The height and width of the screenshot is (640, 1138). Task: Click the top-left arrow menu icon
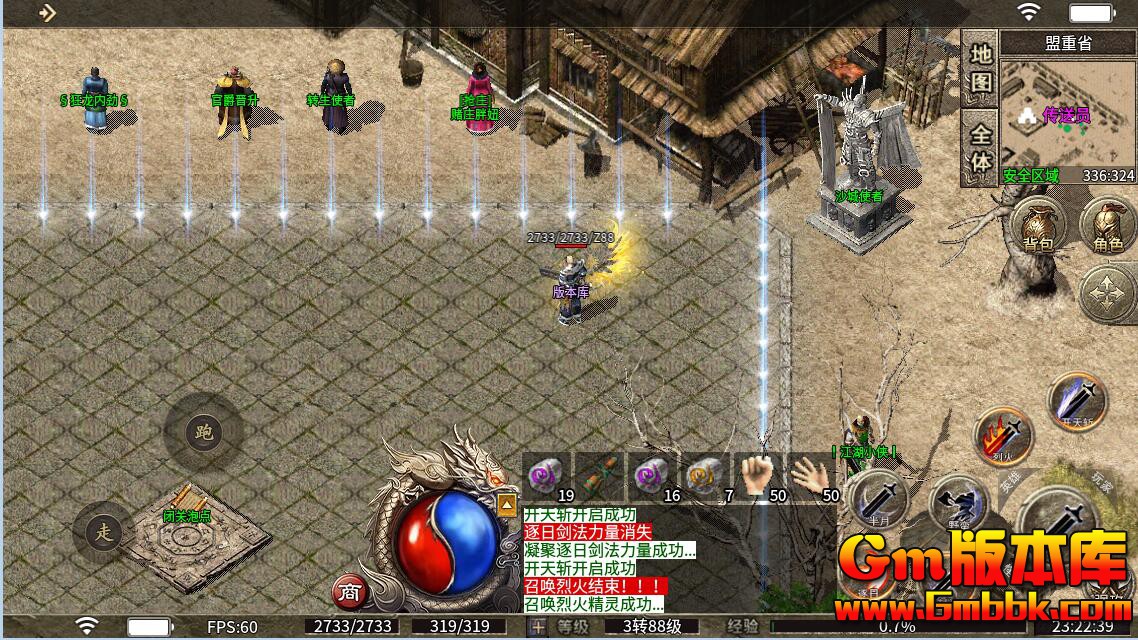46,13
